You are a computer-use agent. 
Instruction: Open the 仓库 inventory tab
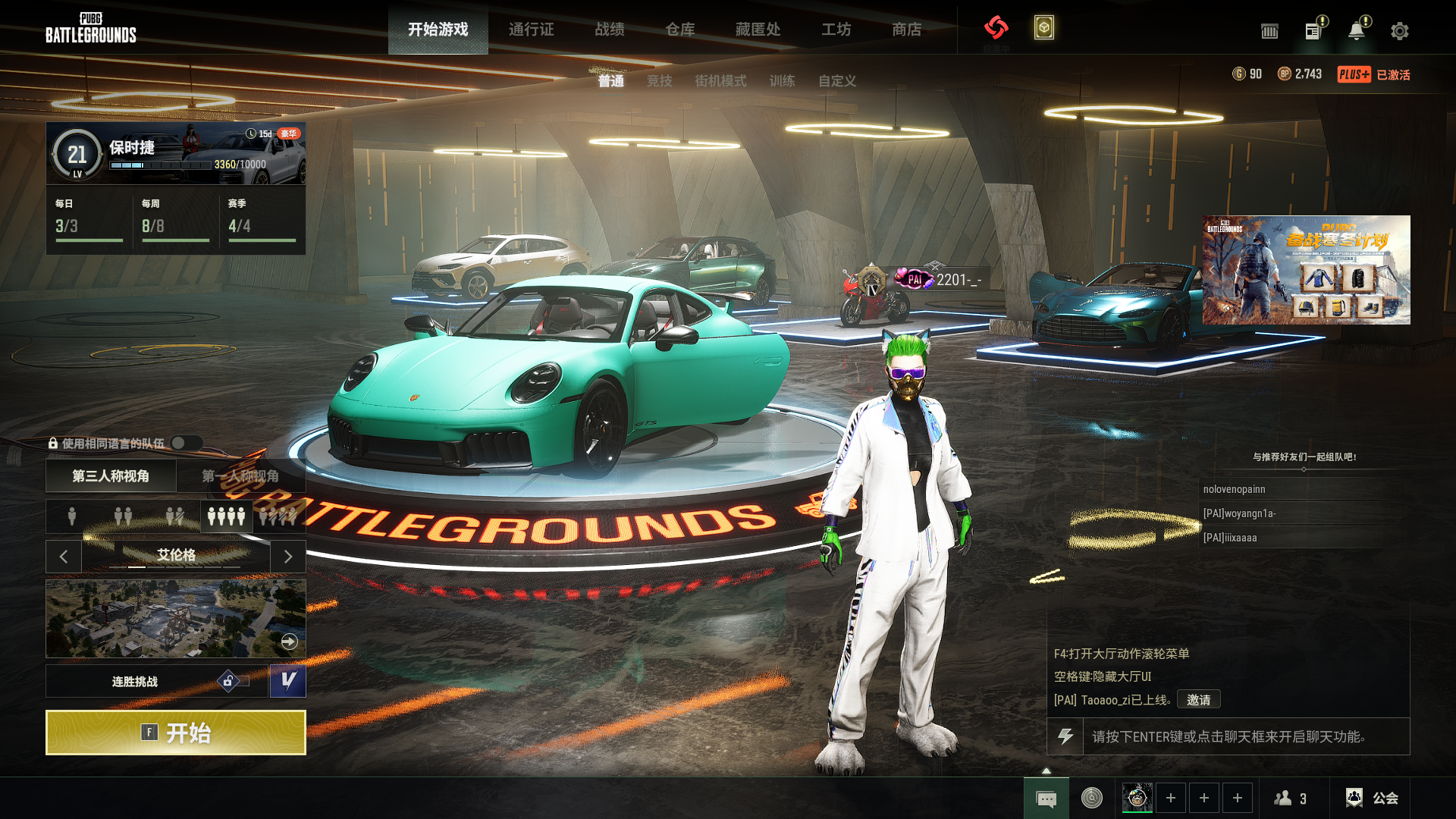click(680, 30)
